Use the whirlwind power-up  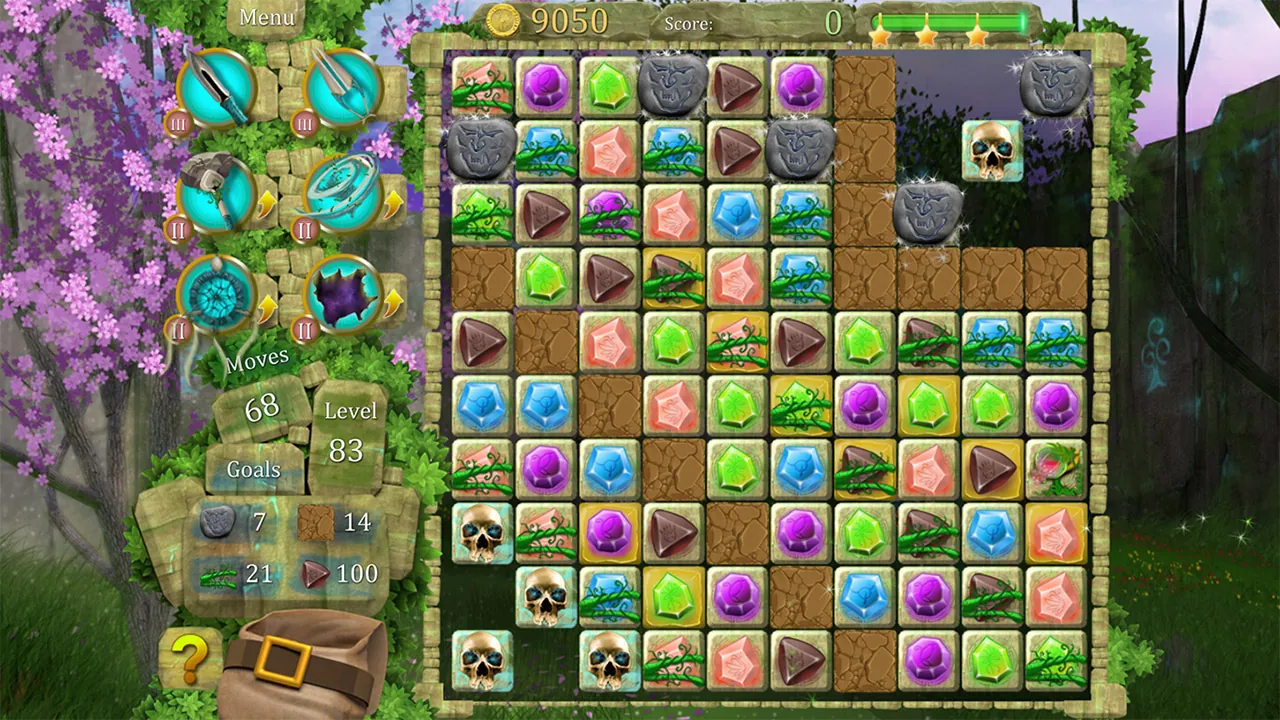tap(345, 193)
